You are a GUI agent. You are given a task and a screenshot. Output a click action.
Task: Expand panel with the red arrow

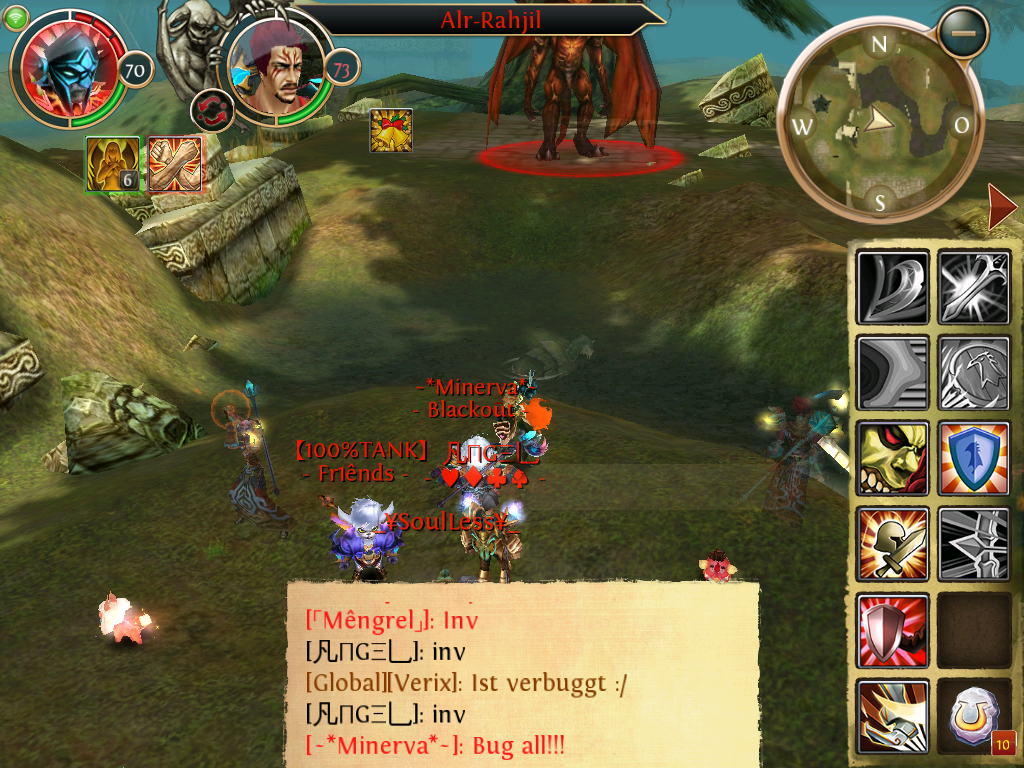1001,208
